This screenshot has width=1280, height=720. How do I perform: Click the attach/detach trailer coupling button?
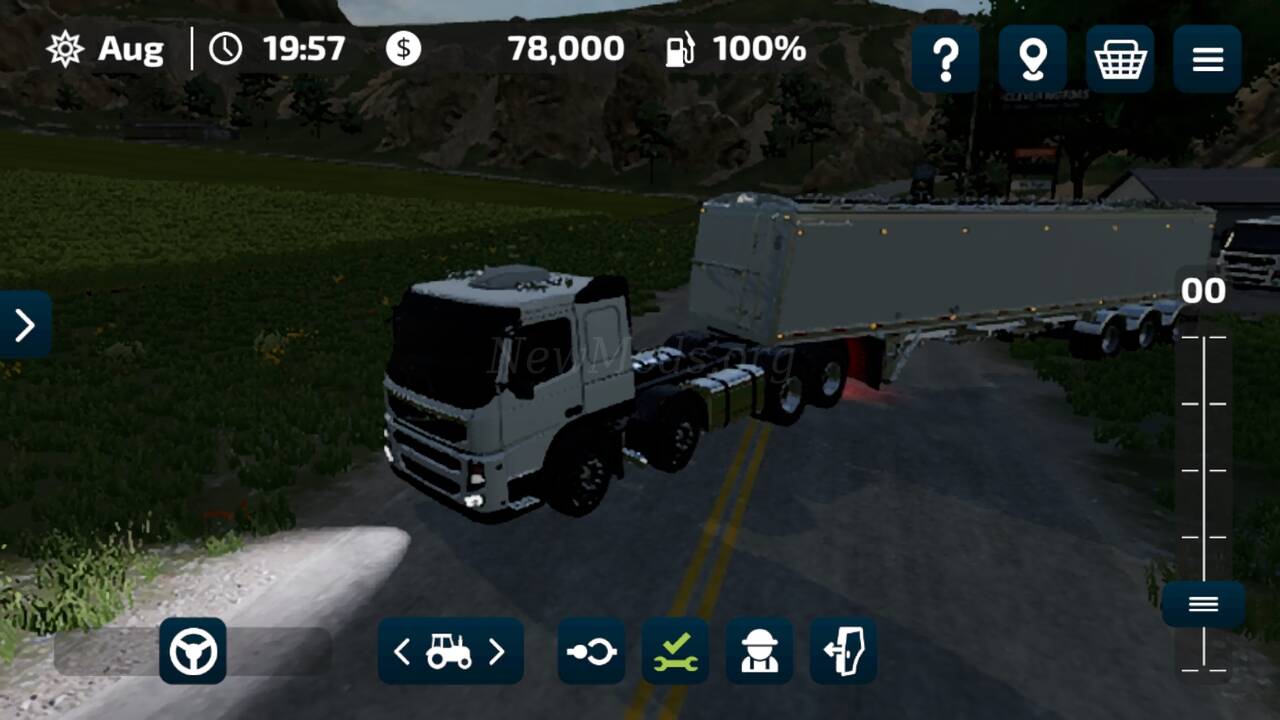(591, 652)
